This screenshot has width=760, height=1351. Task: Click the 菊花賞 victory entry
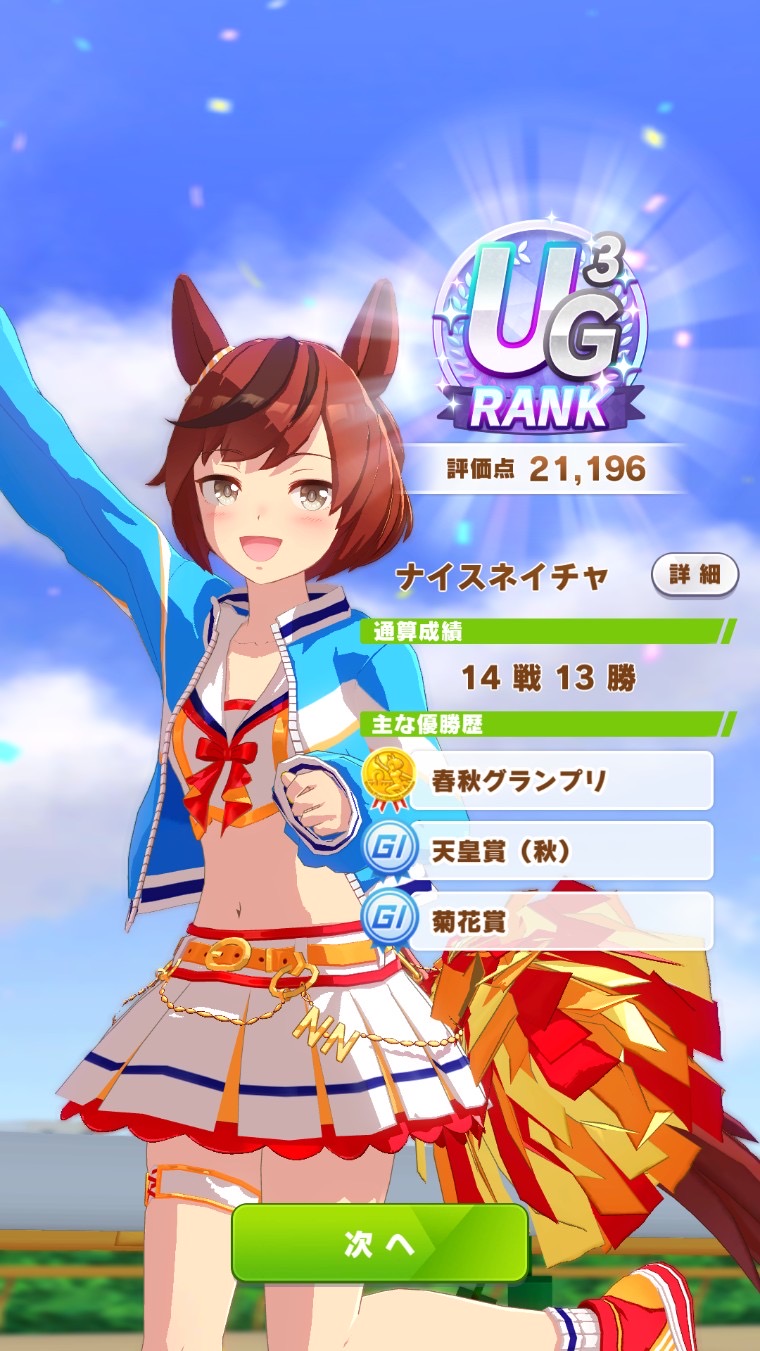pyautogui.click(x=540, y=921)
